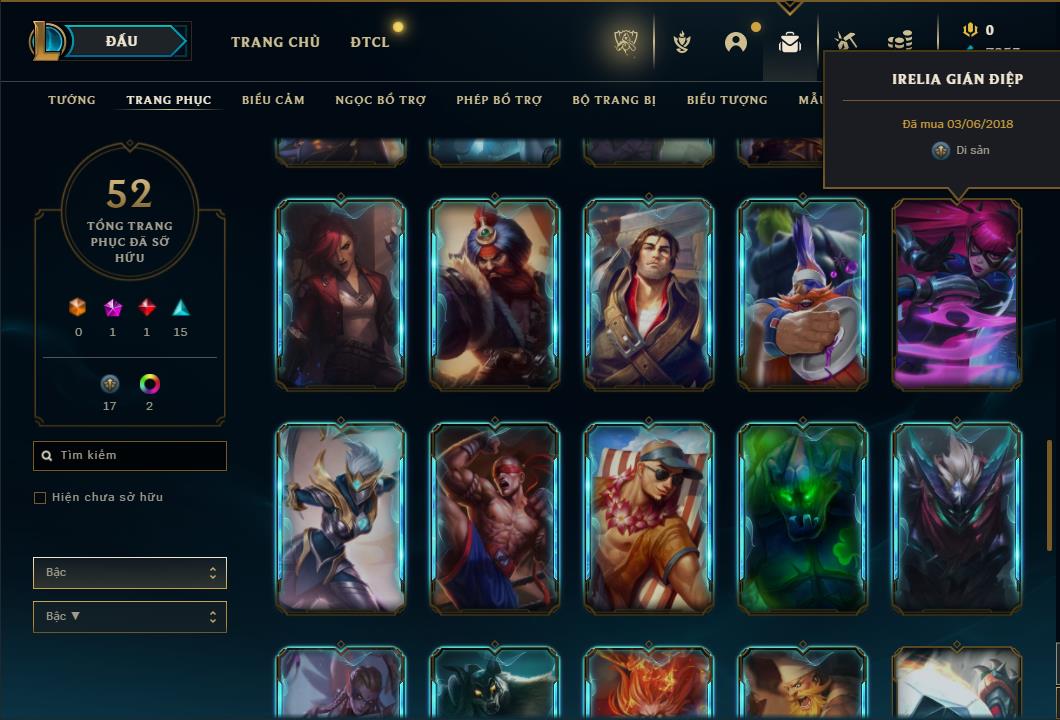Open the NGỌC BỔ TRỢ tab
Image resolution: width=1060 pixels, height=720 pixels.
[x=380, y=100]
